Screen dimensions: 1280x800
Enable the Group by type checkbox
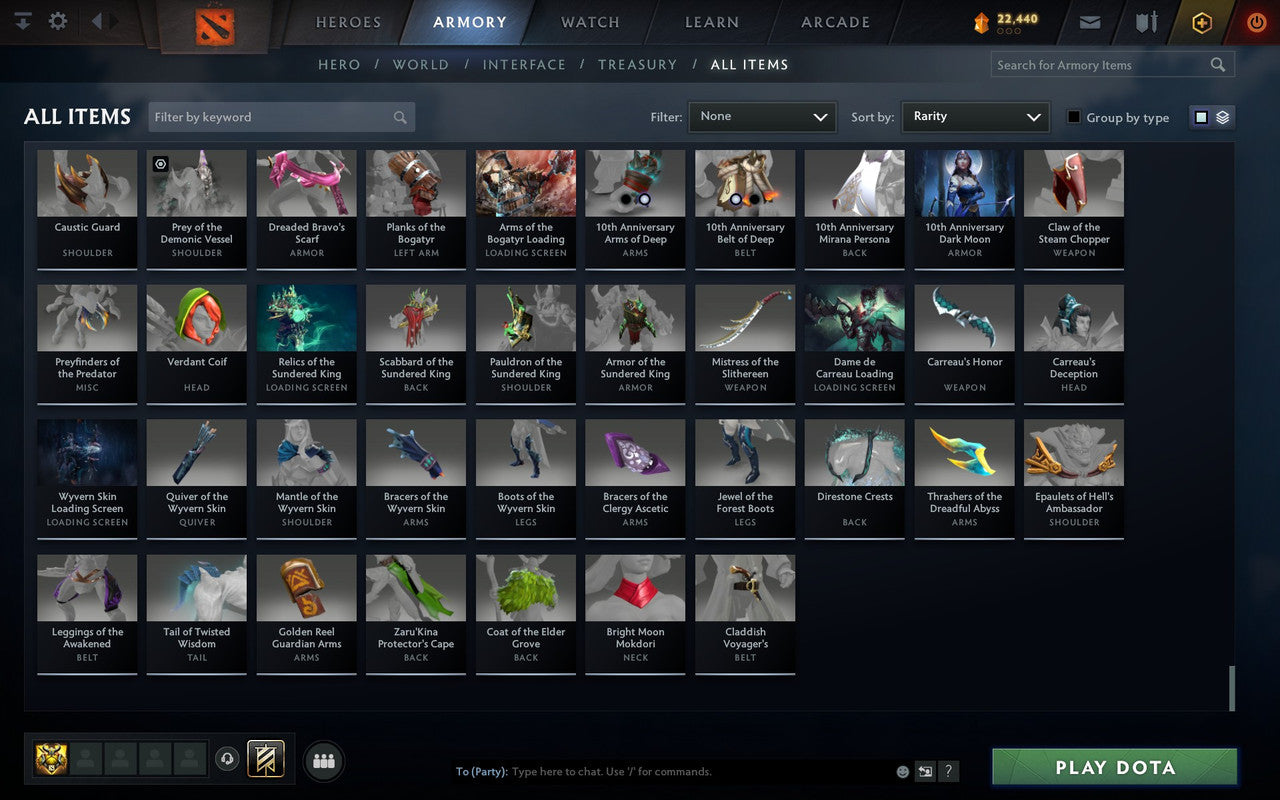coord(1073,117)
